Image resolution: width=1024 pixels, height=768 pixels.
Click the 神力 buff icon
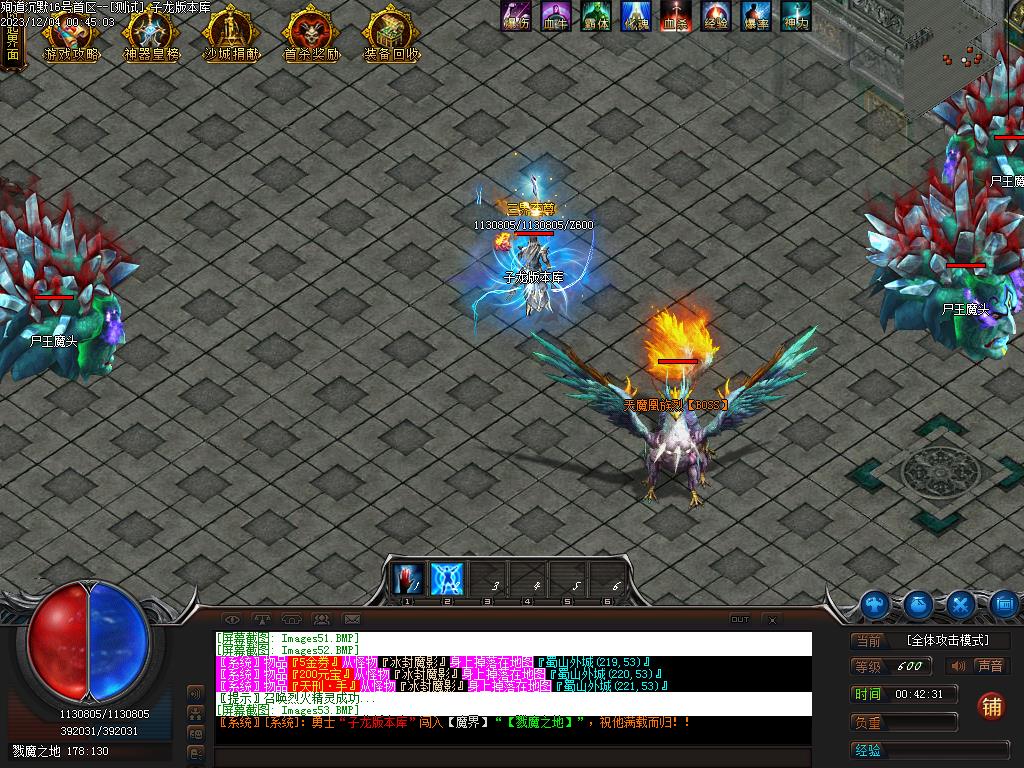pyautogui.click(x=796, y=16)
